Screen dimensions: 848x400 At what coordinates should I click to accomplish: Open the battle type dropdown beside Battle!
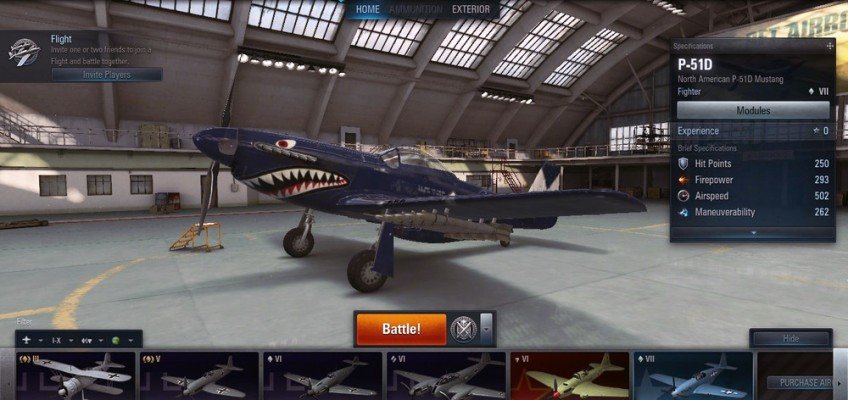coord(486,328)
